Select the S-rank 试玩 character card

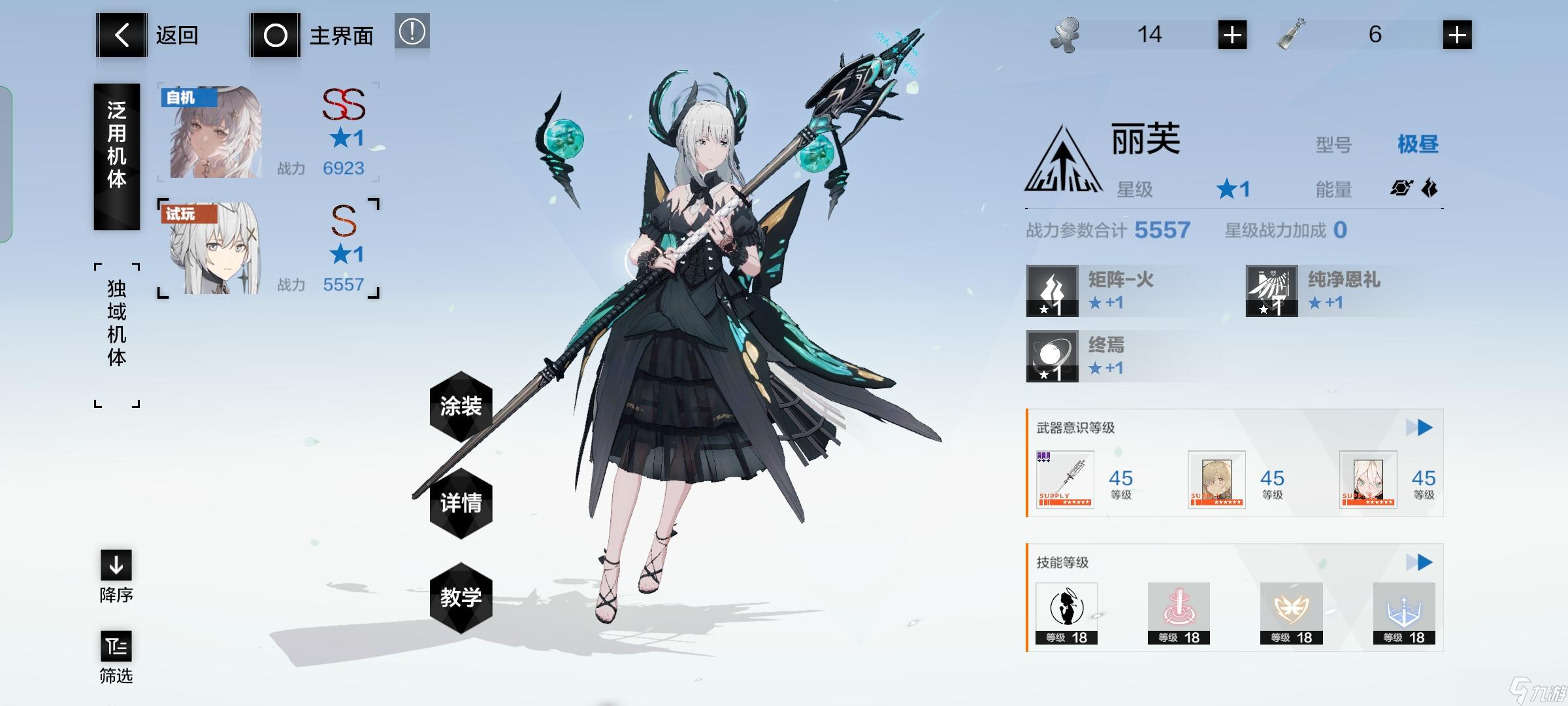click(268, 249)
